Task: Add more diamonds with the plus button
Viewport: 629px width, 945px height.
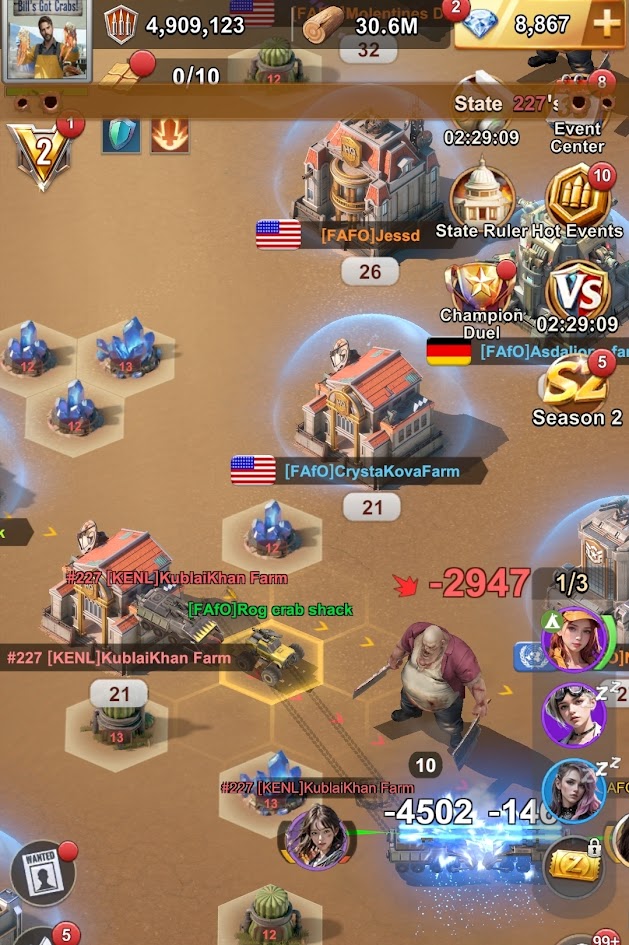Action: 605,25
